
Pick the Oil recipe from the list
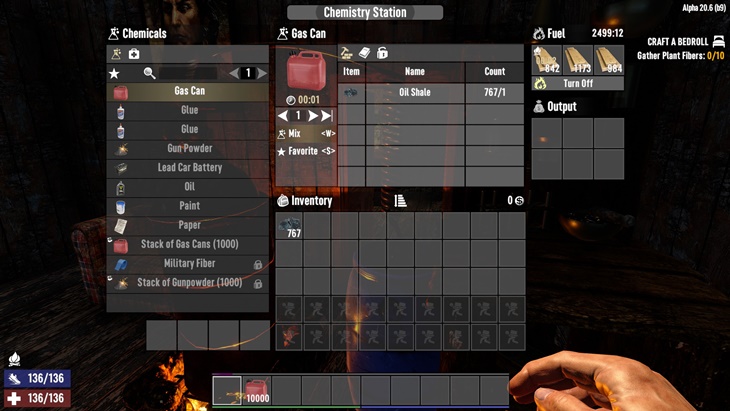pos(188,187)
